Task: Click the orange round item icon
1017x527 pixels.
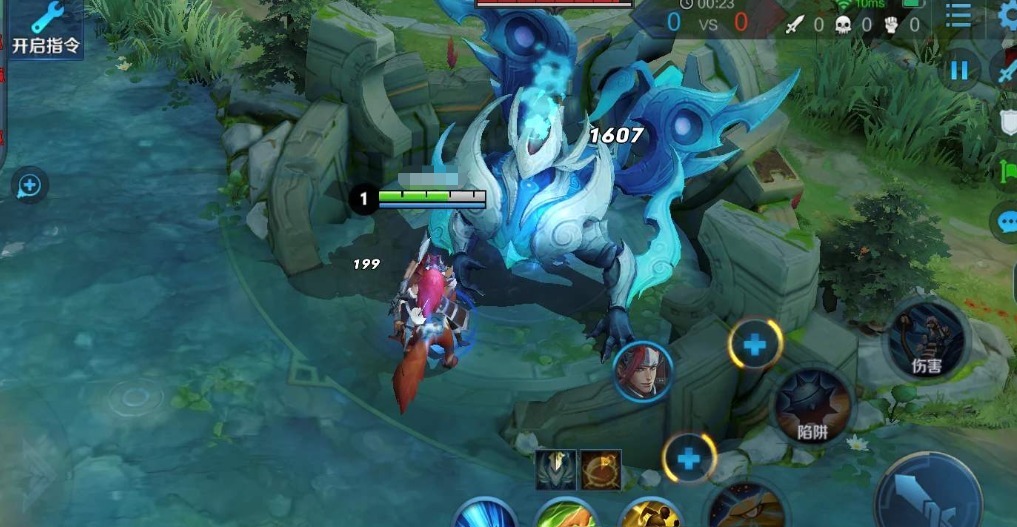Action: pos(602,470)
